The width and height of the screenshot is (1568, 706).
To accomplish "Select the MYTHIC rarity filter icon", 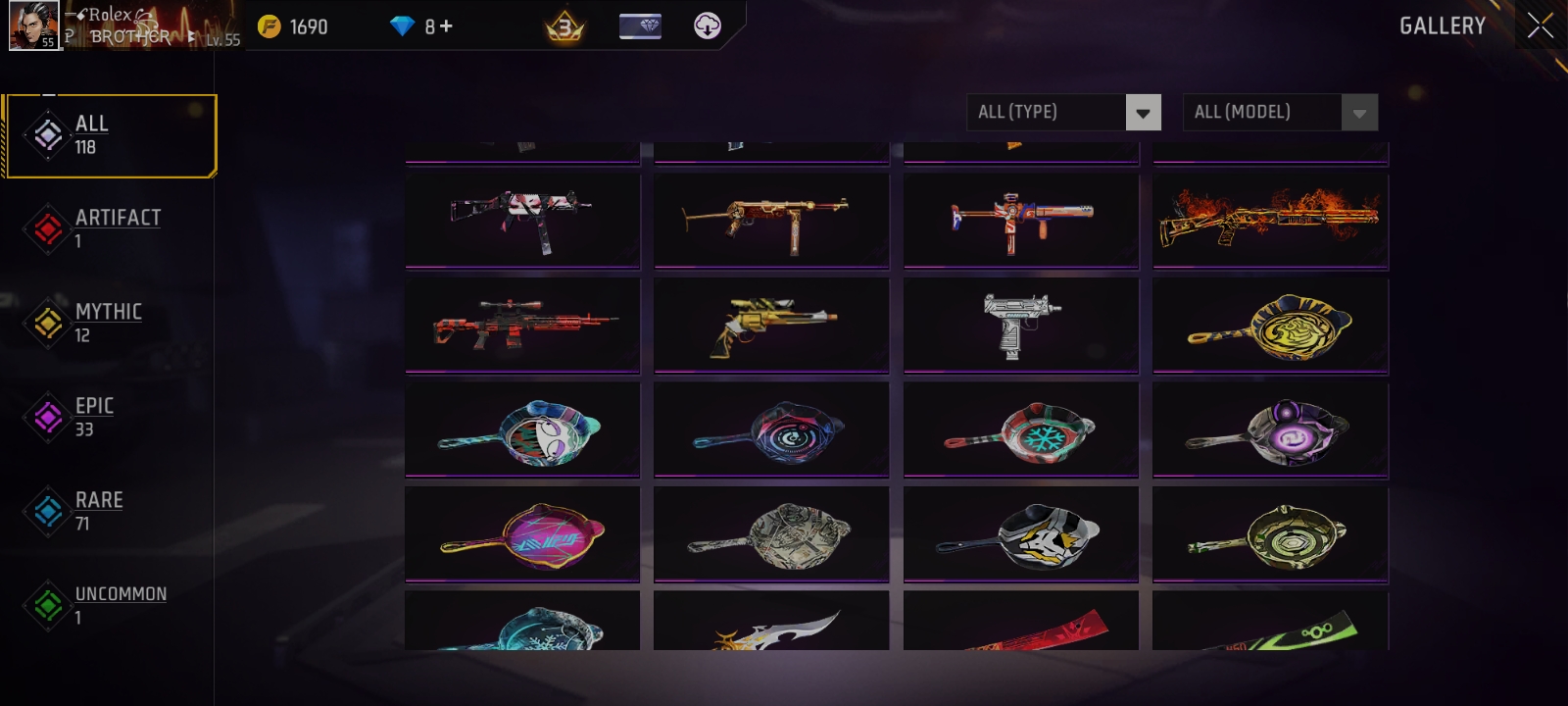I will pyautogui.click(x=47, y=321).
